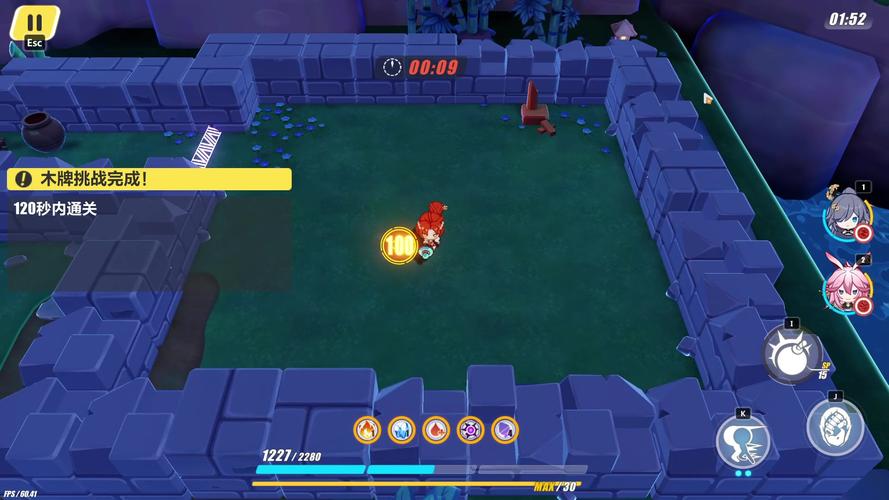Pause the game with the pause button

(35, 23)
